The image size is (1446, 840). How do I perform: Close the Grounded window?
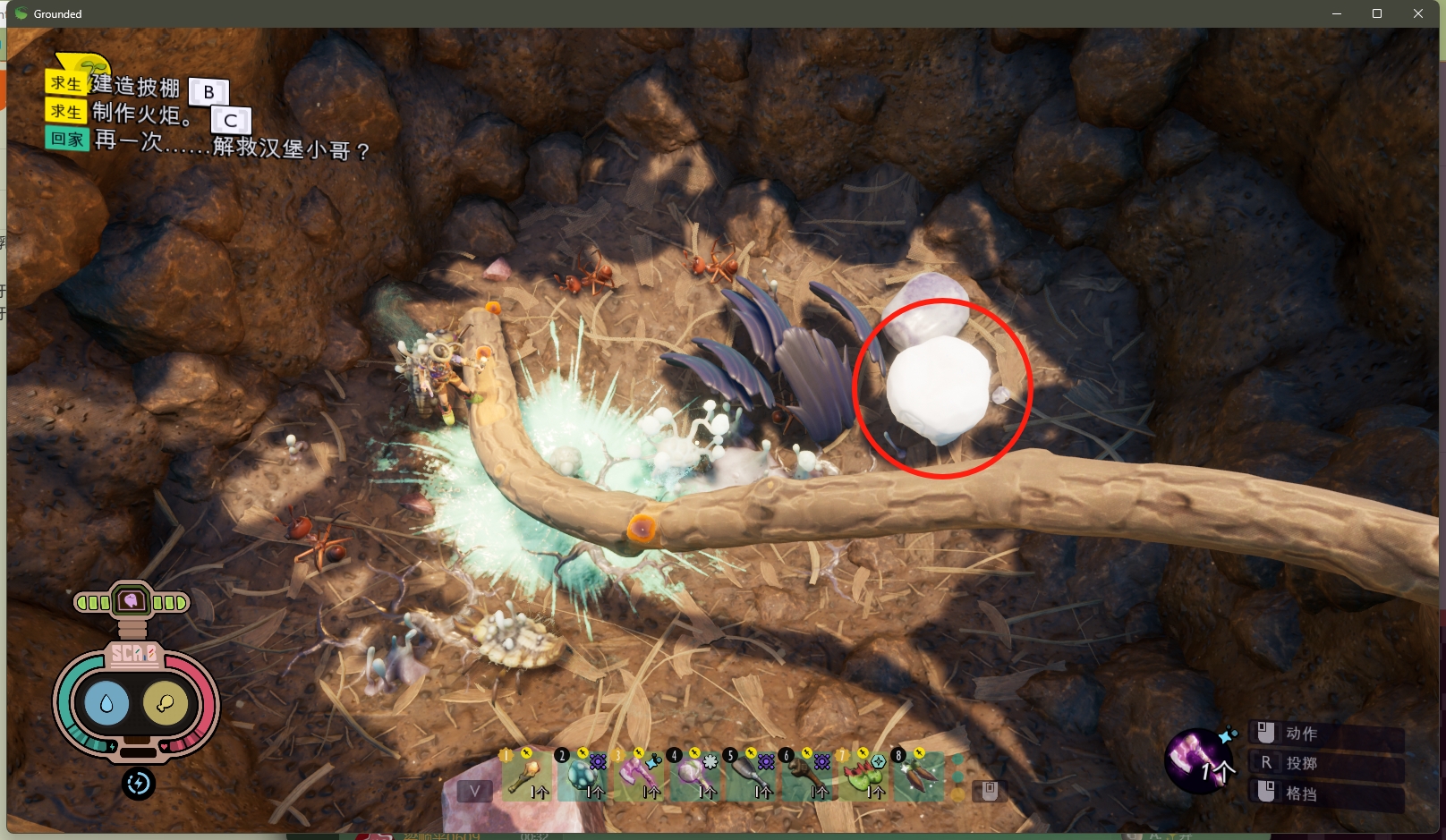coord(1418,13)
